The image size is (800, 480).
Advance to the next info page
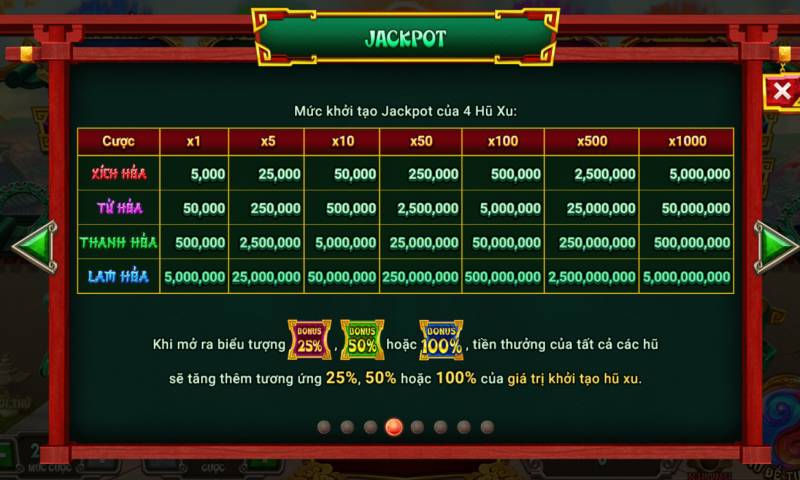point(773,245)
